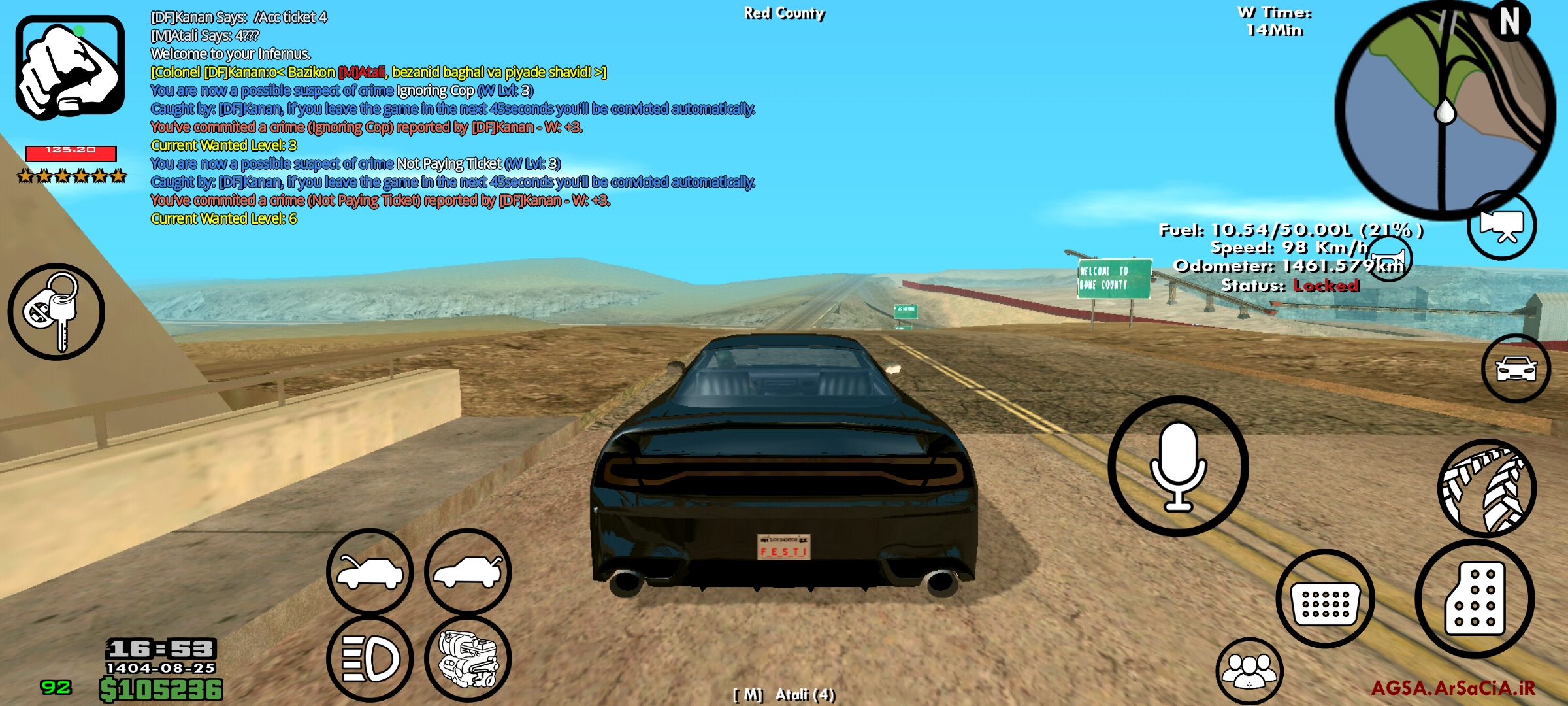Exit vehicle using the car icon button

click(1516, 369)
